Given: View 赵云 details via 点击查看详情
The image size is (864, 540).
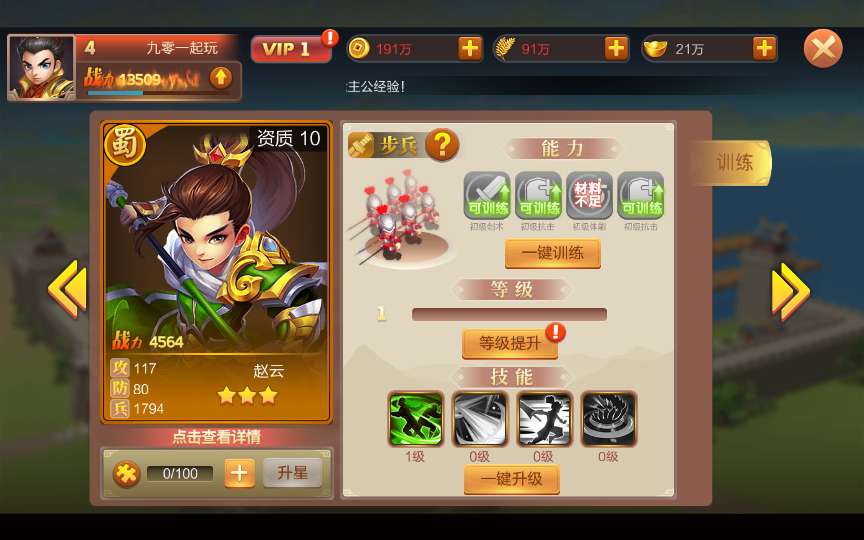Looking at the screenshot, I should click(x=216, y=437).
